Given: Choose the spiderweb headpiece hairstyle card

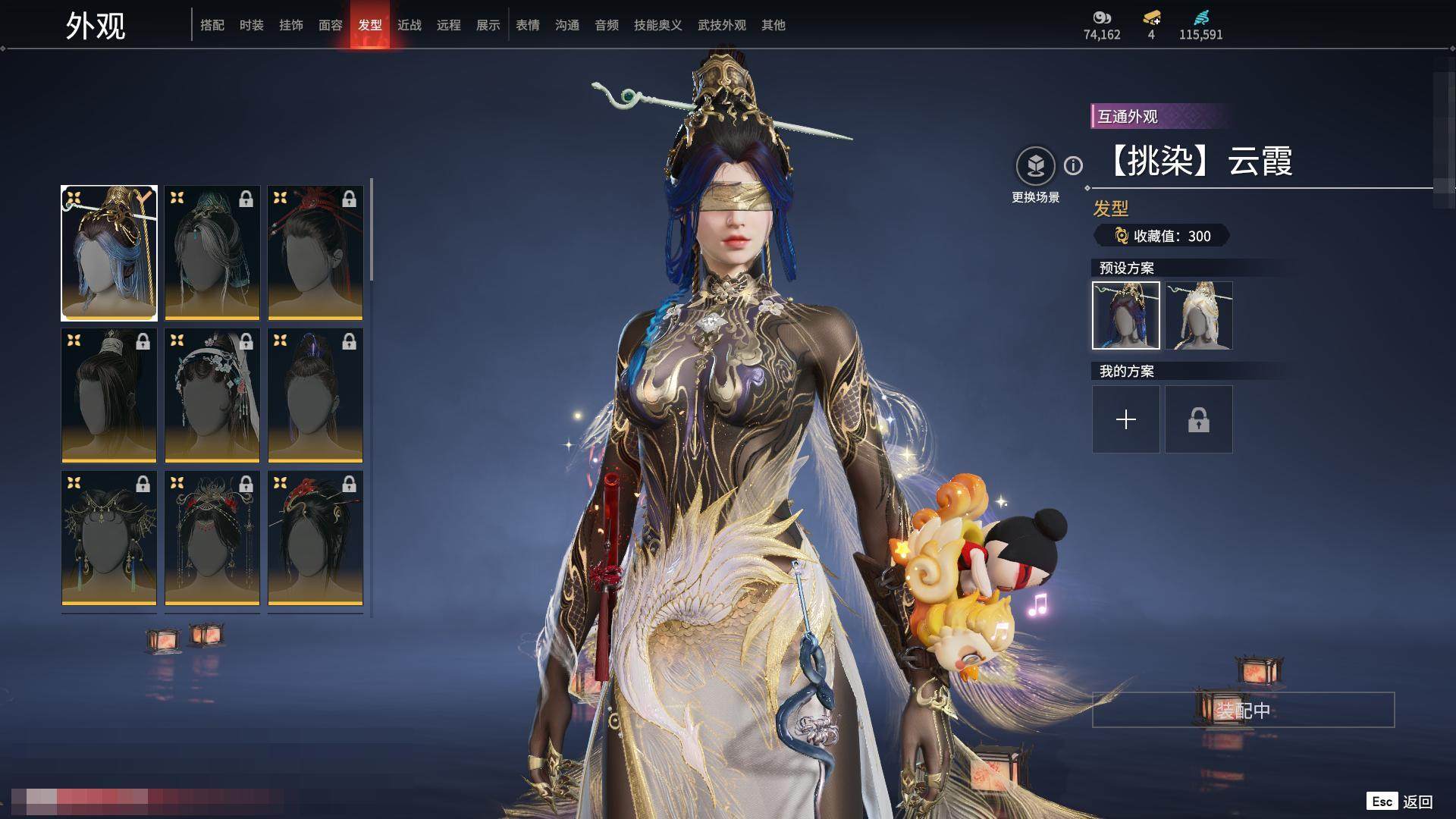Looking at the screenshot, I should [109, 538].
